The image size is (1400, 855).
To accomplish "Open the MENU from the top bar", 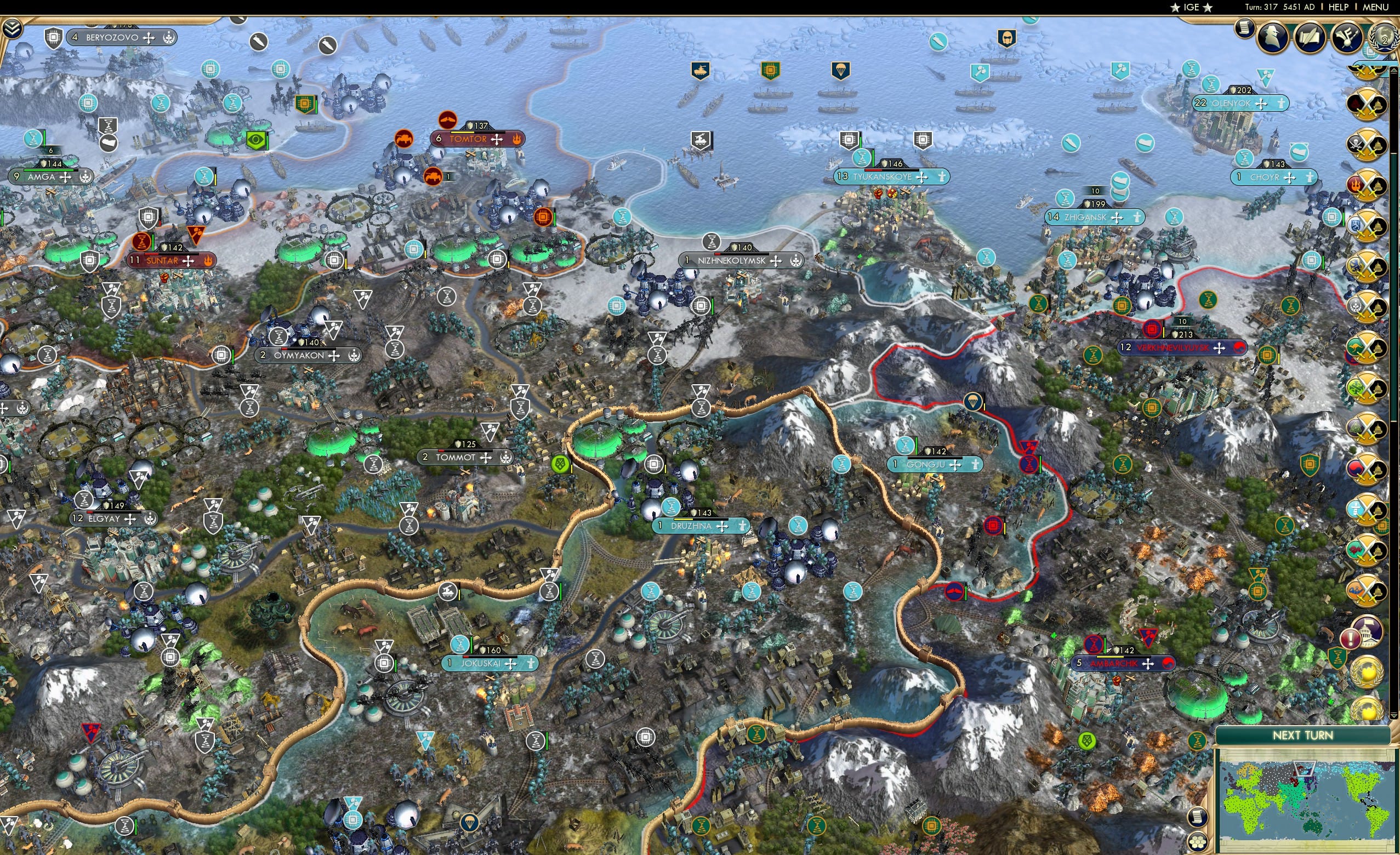I will pos(1375,7).
